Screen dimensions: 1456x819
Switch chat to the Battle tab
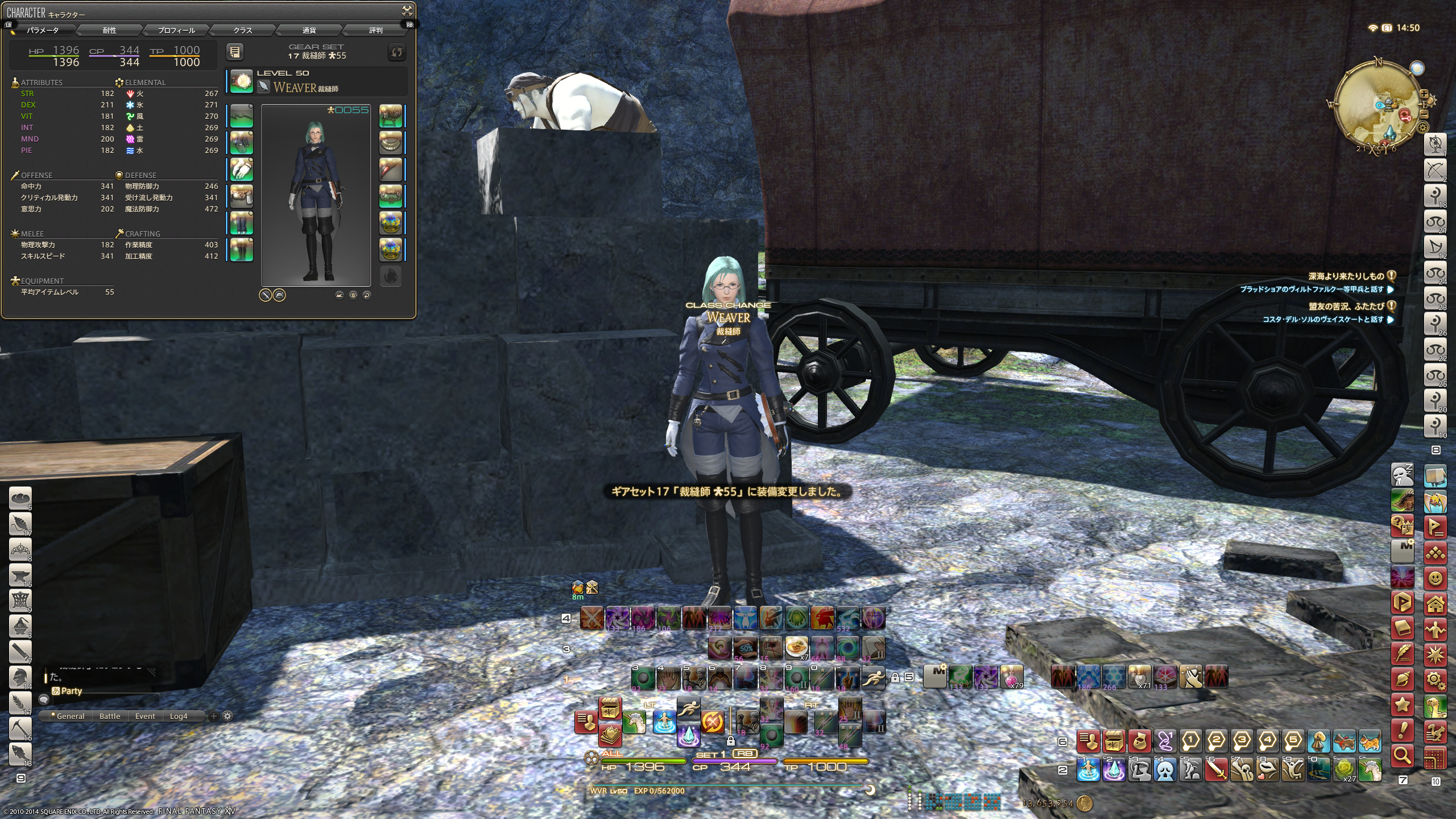point(110,716)
